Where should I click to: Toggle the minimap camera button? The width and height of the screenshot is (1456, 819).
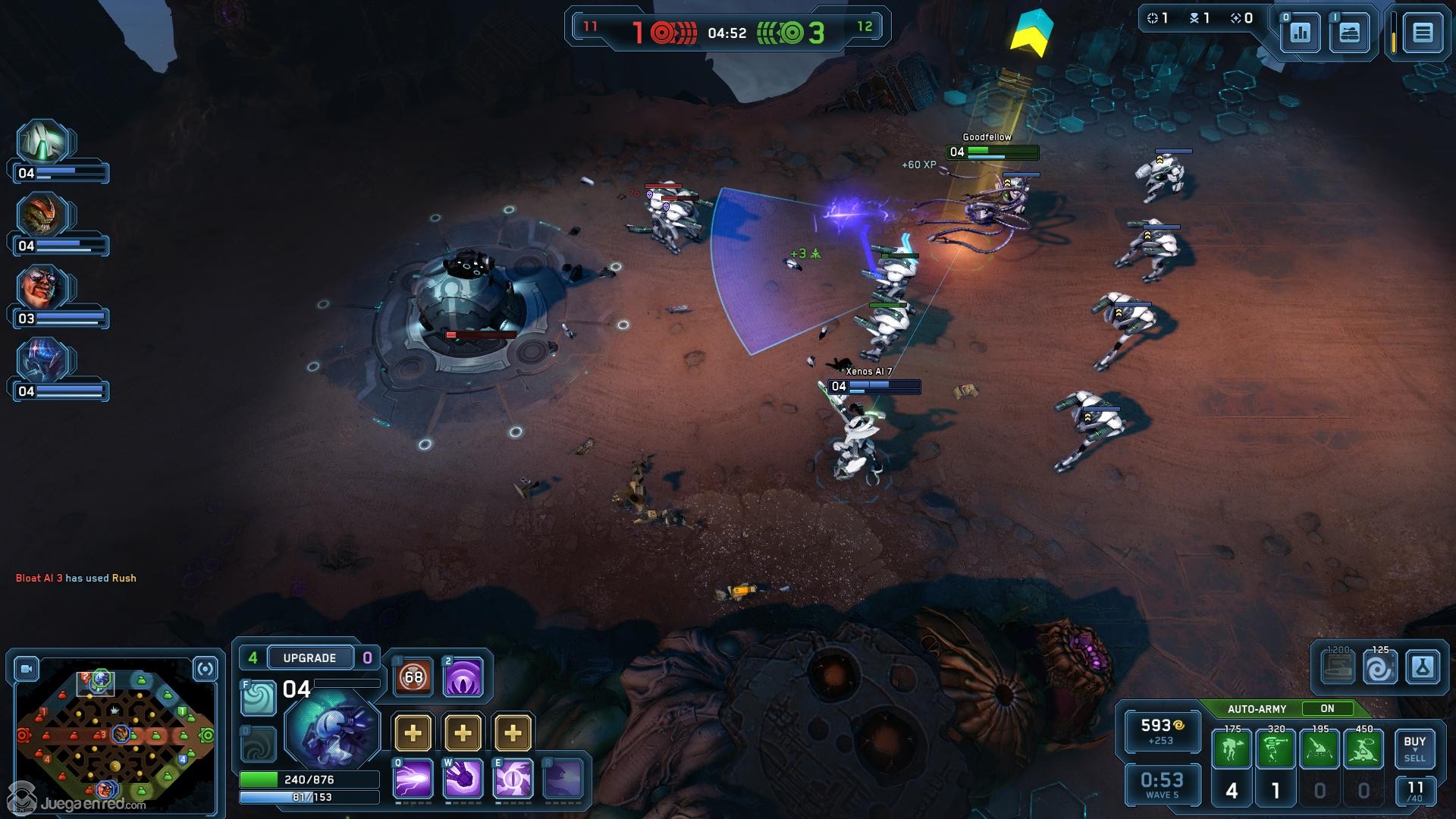pyautogui.click(x=27, y=669)
